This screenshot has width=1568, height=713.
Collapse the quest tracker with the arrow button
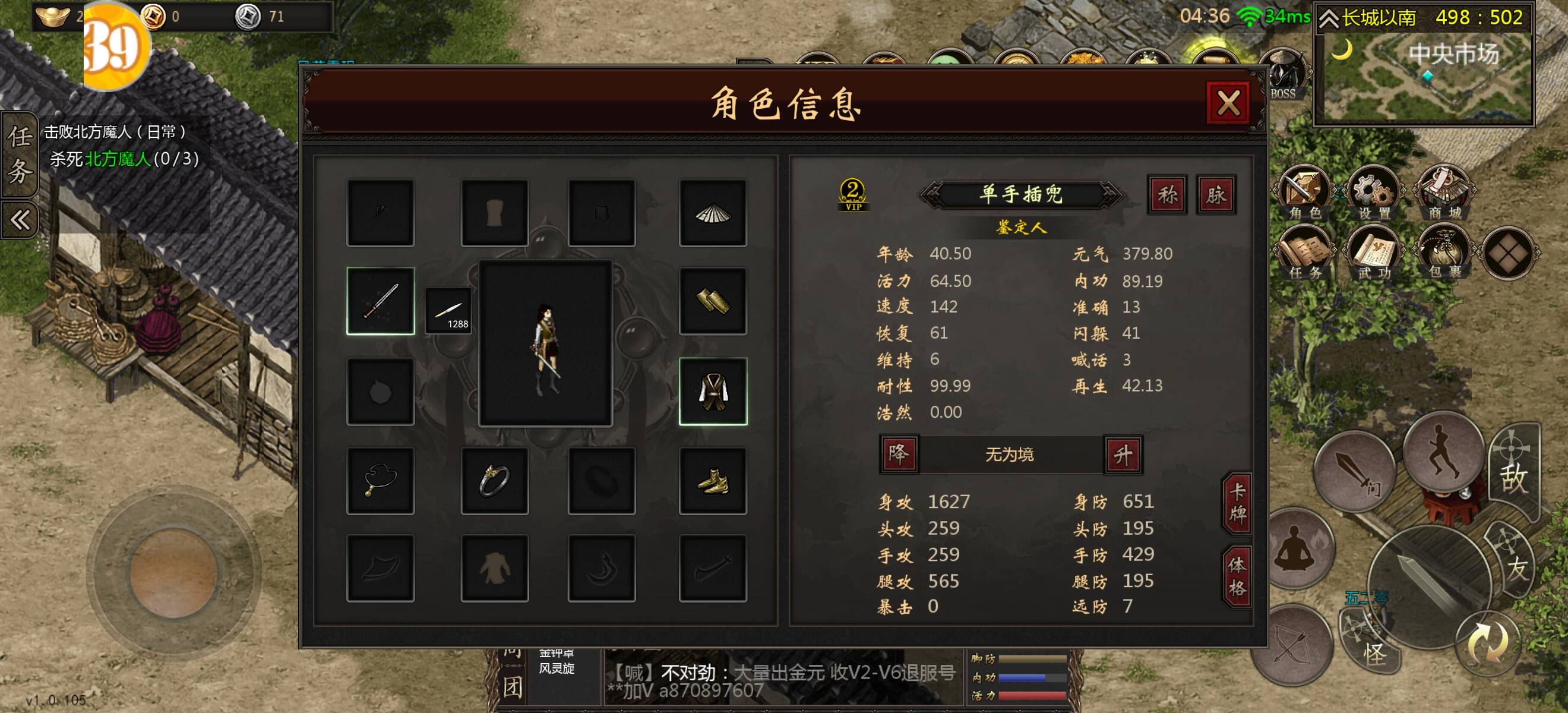click(x=20, y=219)
